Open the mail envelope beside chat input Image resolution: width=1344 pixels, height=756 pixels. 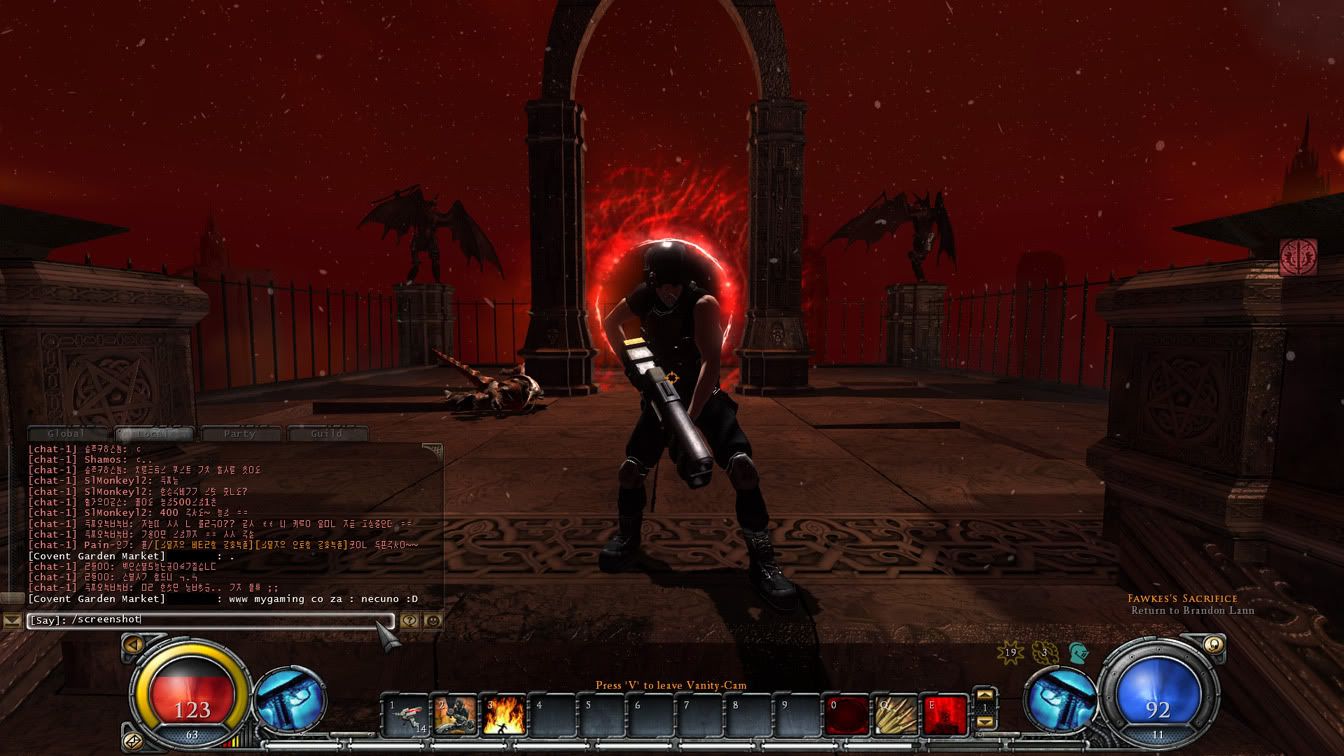[x=12, y=621]
